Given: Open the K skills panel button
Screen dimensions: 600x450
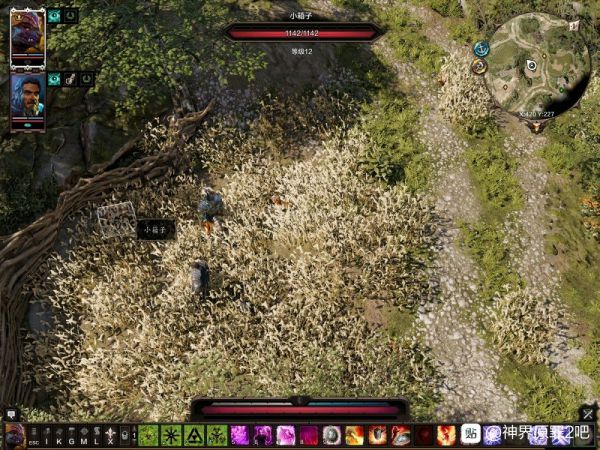Looking at the screenshot, I should (x=58, y=436).
